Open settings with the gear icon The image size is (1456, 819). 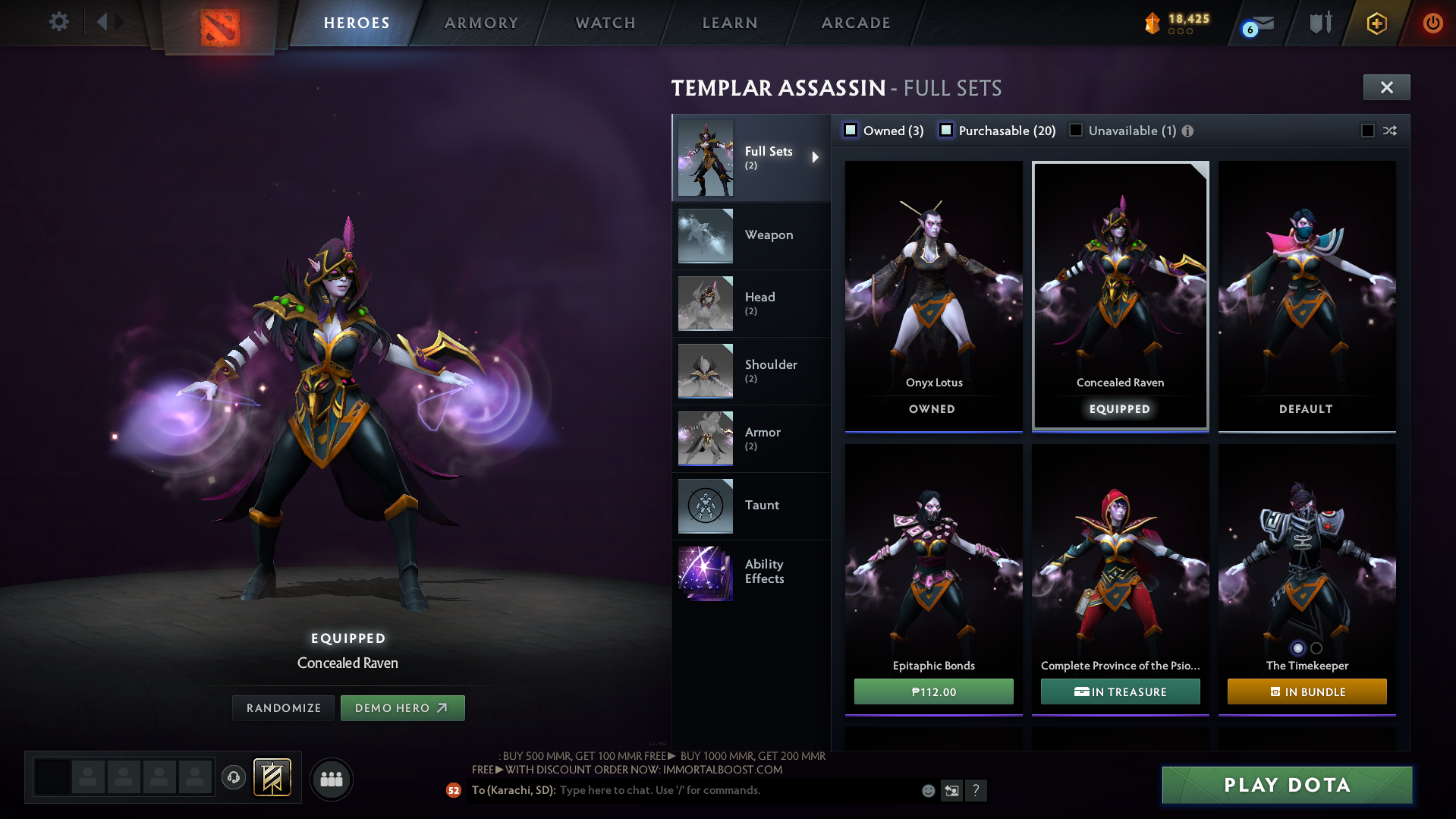(58, 22)
